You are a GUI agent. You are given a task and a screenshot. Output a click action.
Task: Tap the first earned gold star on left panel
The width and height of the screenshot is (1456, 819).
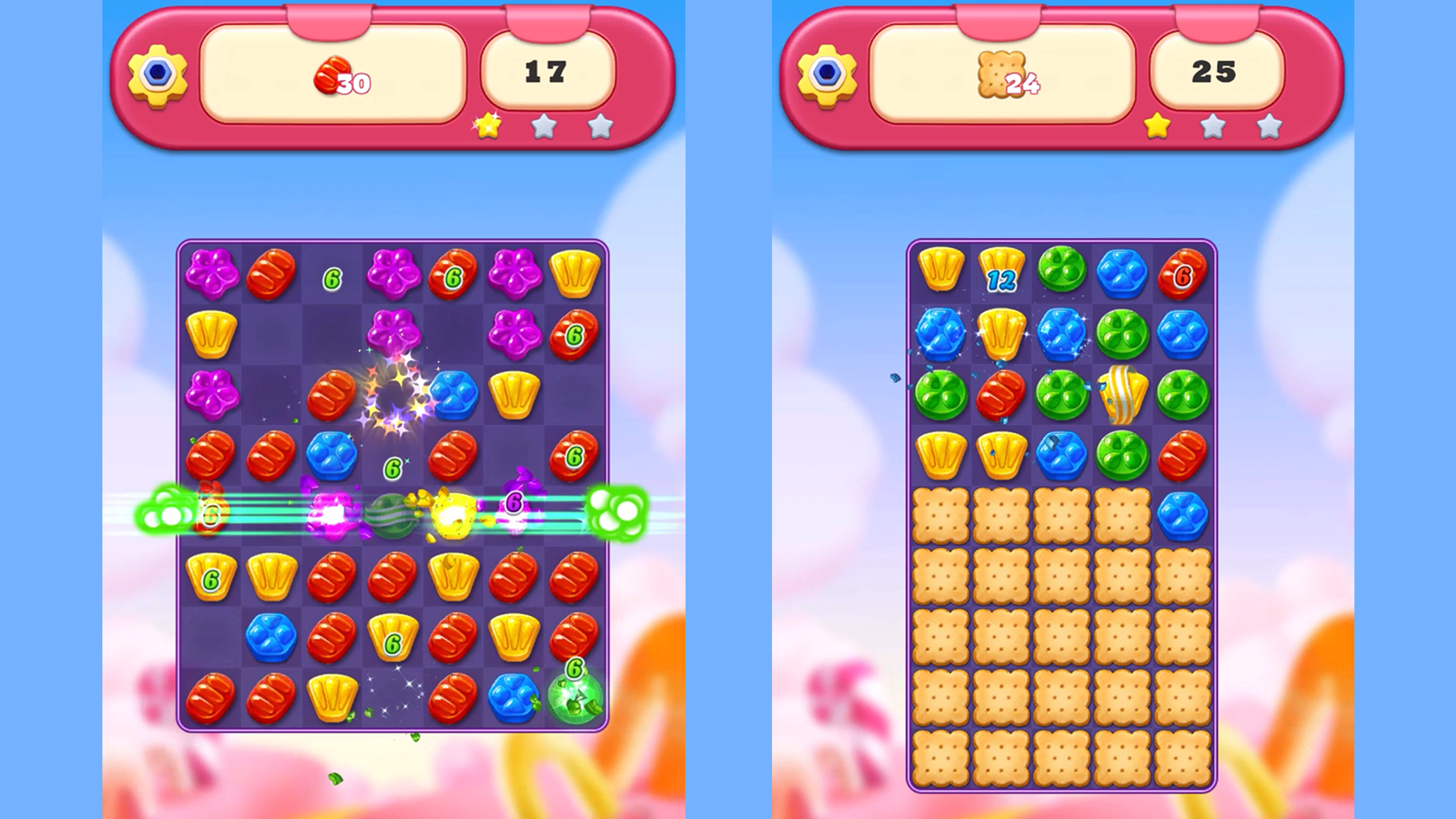(486, 127)
